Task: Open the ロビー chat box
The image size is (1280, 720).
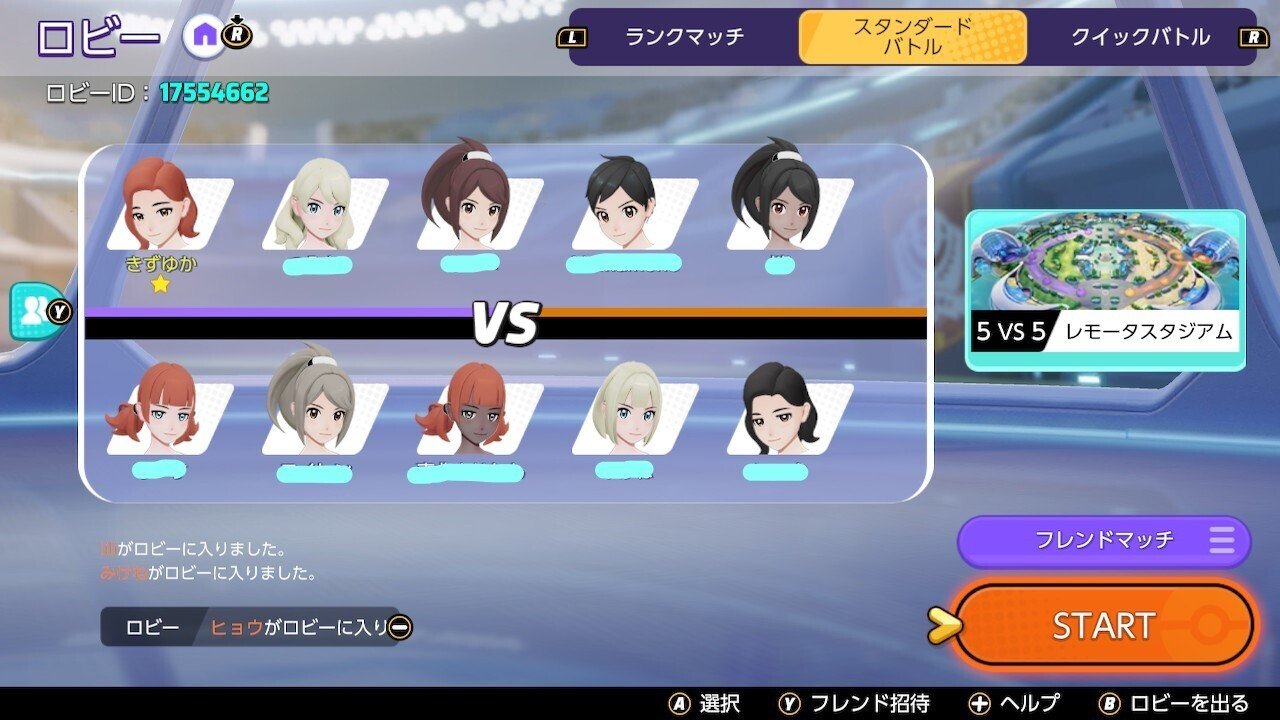Action: (x=250, y=627)
